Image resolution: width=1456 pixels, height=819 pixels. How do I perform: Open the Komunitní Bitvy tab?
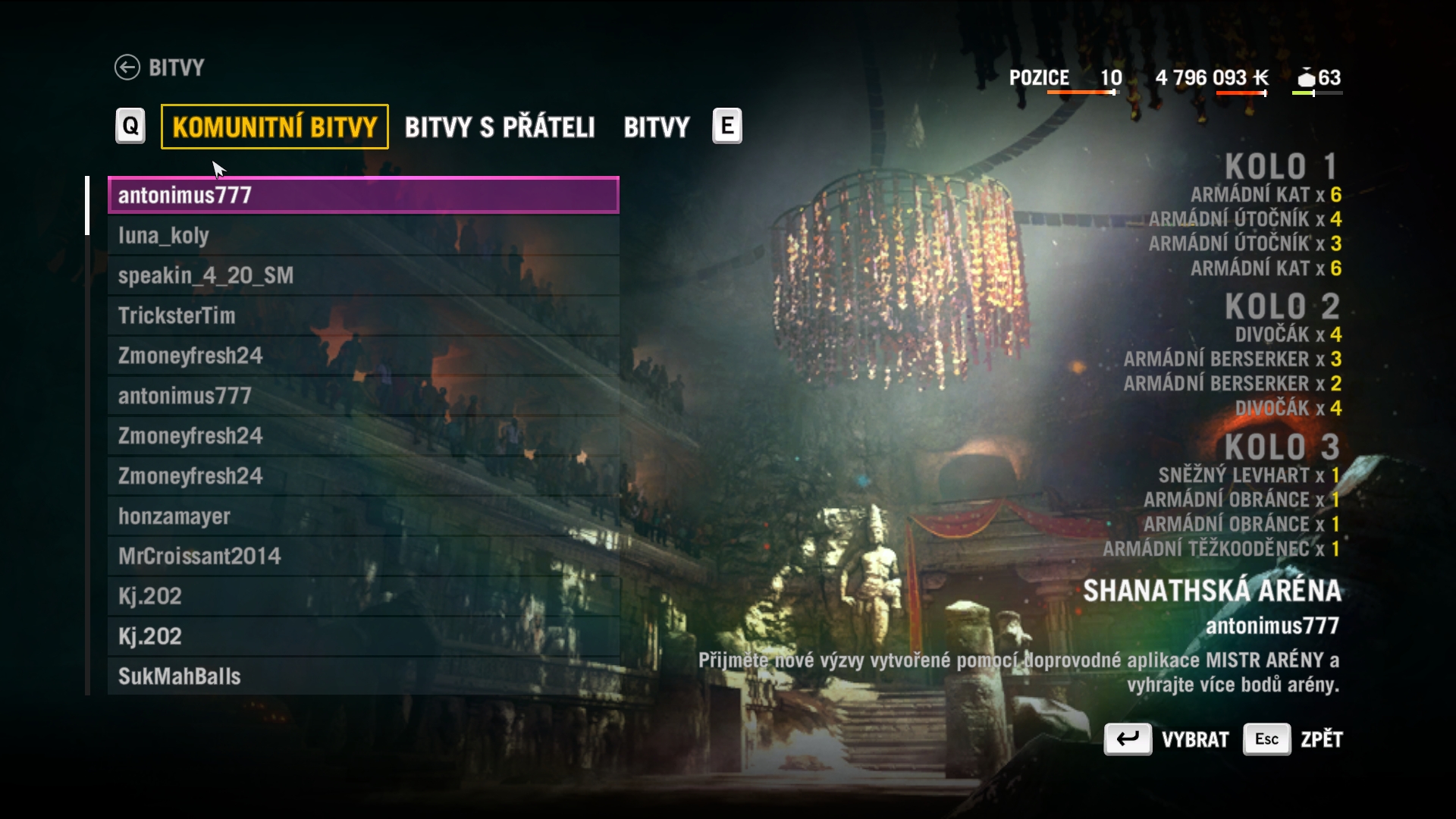[275, 127]
